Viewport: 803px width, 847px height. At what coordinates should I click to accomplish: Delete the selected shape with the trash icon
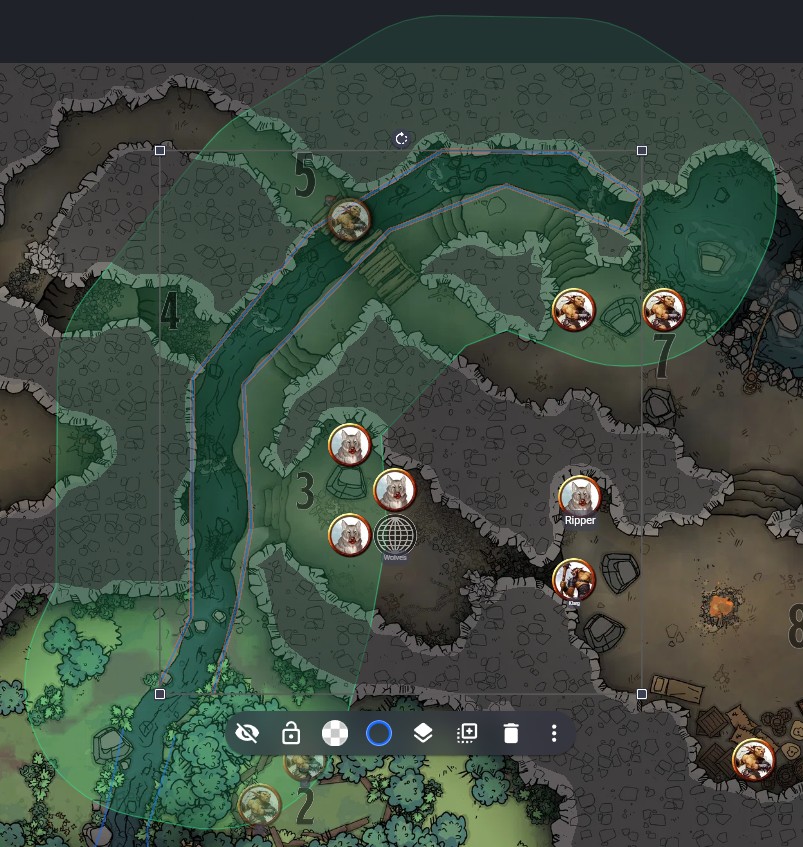[x=511, y=733]
